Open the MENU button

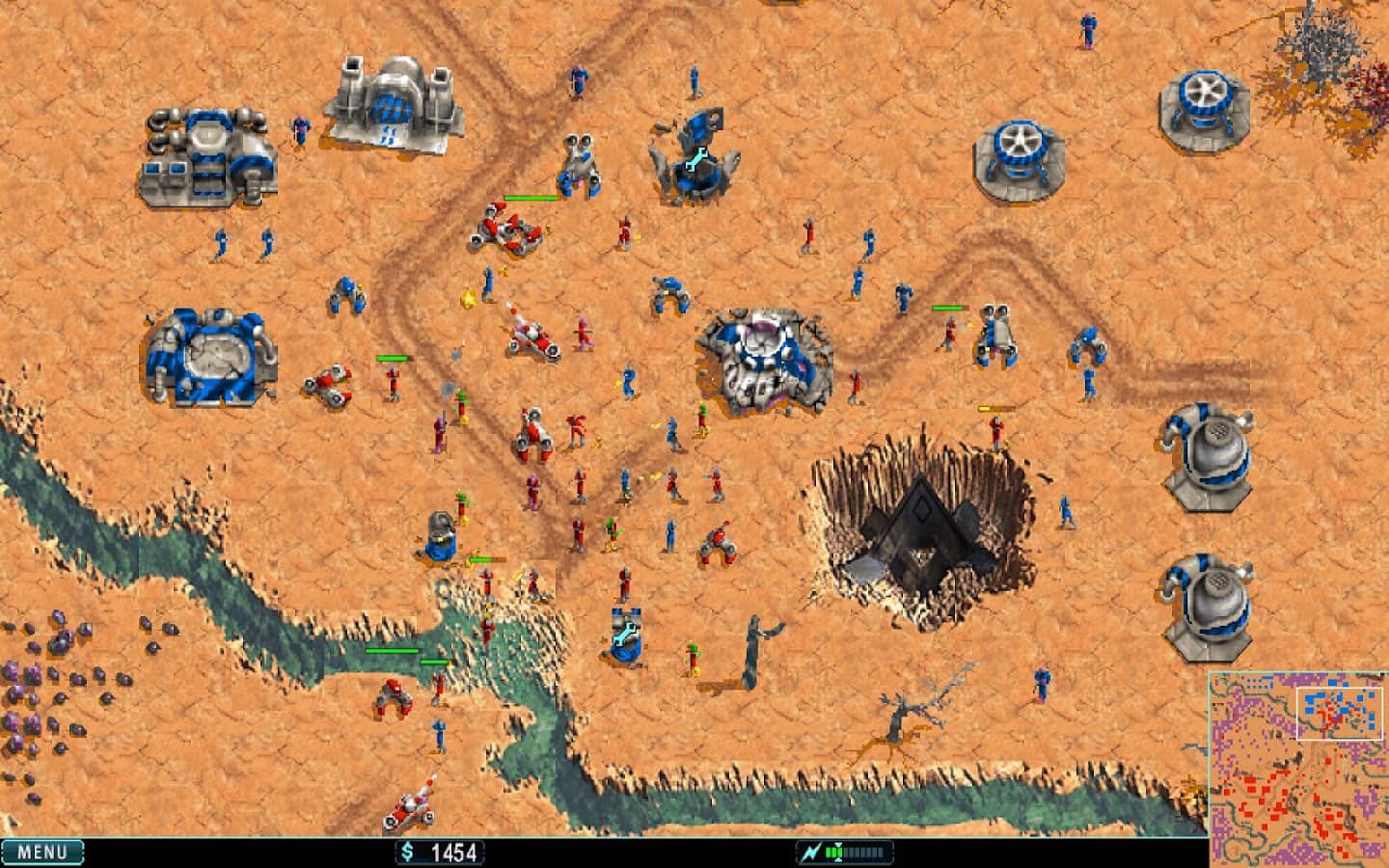click(42, 852)
